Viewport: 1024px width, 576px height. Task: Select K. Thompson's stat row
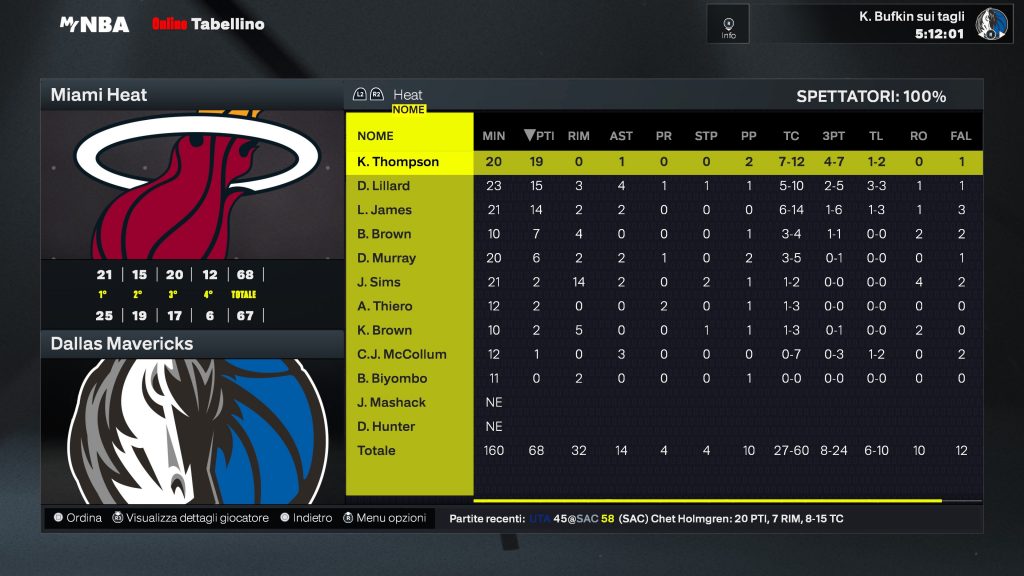coord(398,162)
